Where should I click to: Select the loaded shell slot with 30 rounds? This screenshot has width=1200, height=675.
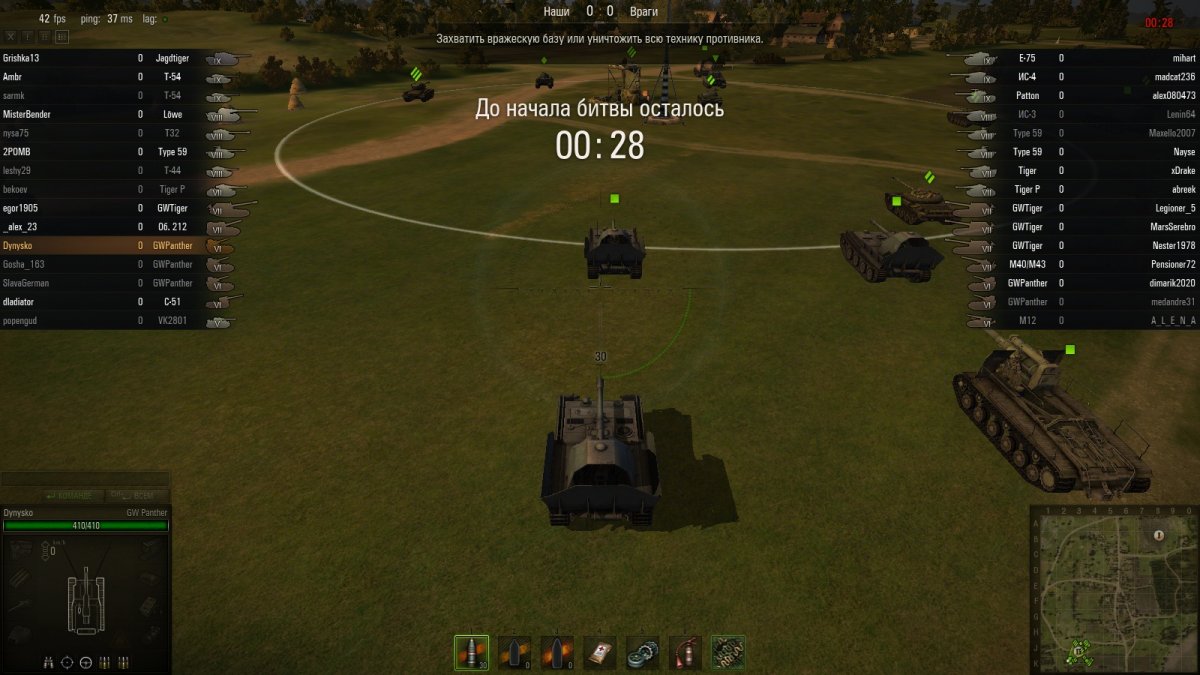click(x=471, y=652)
